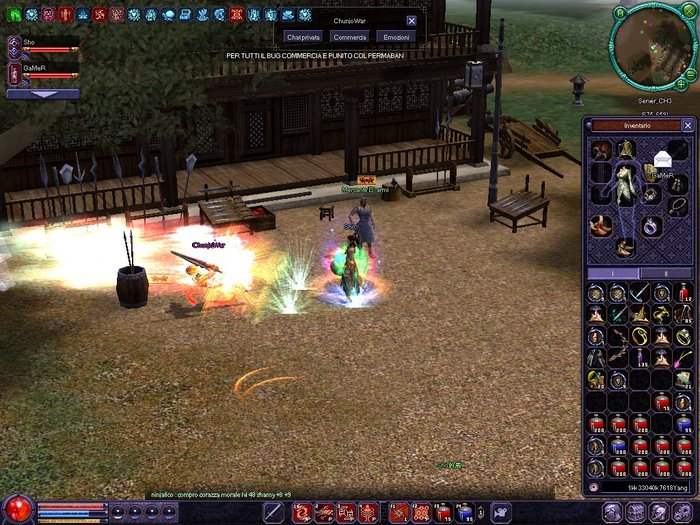This screenshot has height=525, width=700.
Task: Open the Emozioni menu
Action: (396, 37)
